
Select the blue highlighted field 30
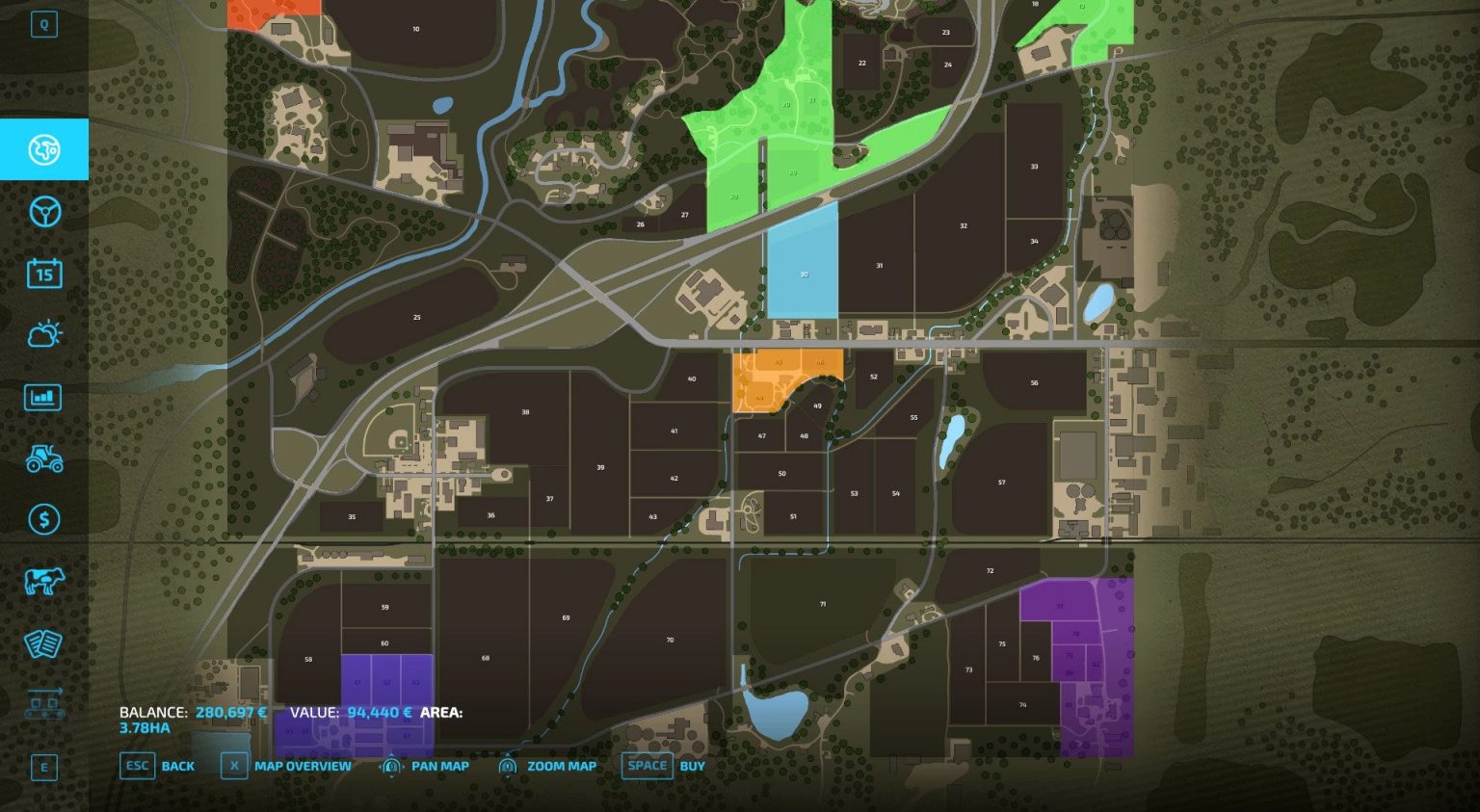(x=803, y=275)
